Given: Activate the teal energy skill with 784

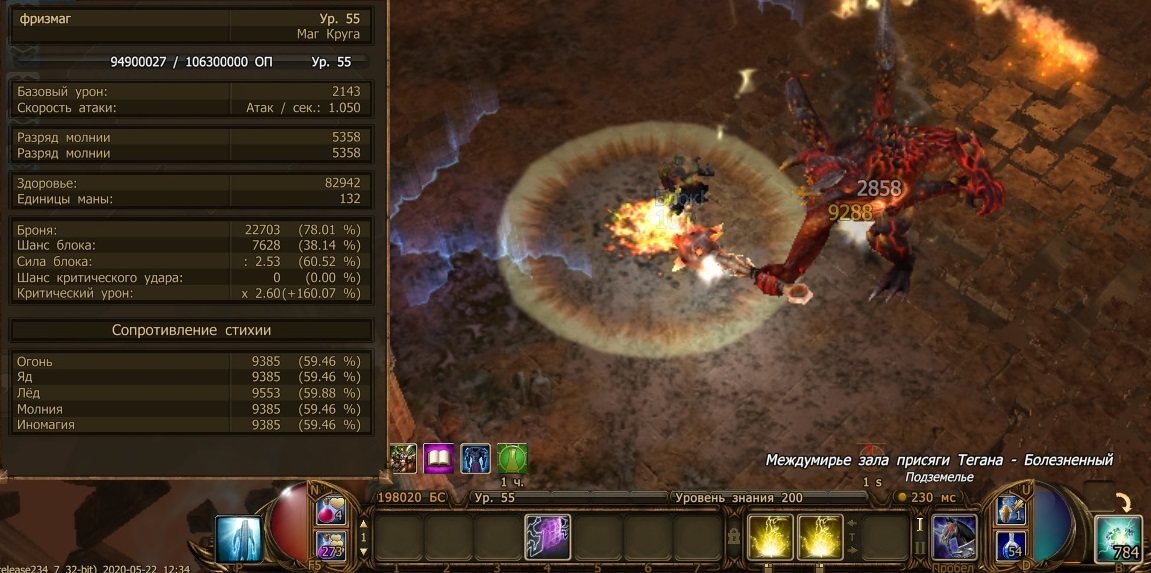Looking at the screenshot, I should coord(1118,538).
